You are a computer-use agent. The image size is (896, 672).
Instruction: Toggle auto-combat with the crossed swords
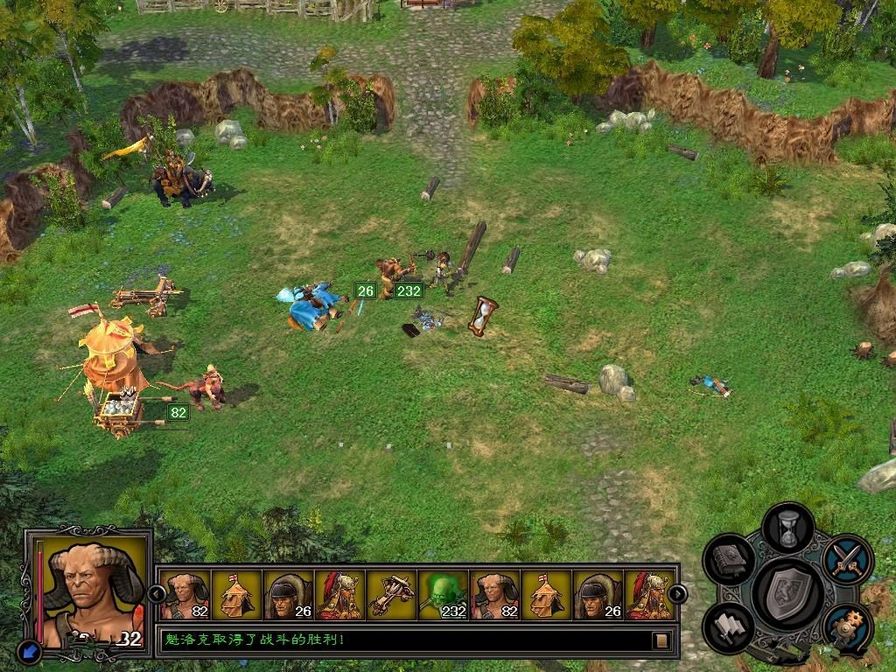pyautogui.click(x=849, y=559)
